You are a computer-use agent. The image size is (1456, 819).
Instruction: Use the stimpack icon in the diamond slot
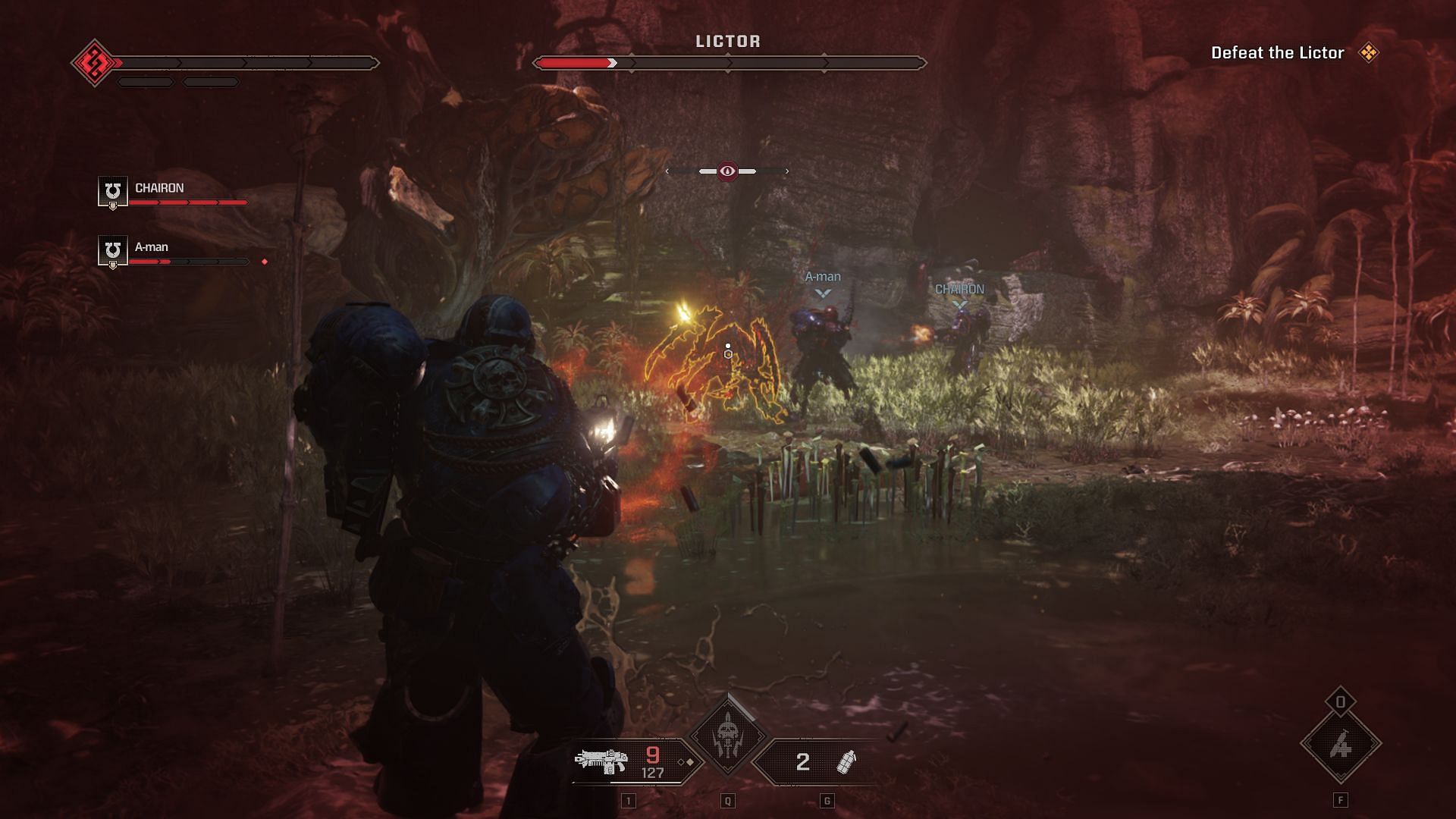coord(1340,745)
